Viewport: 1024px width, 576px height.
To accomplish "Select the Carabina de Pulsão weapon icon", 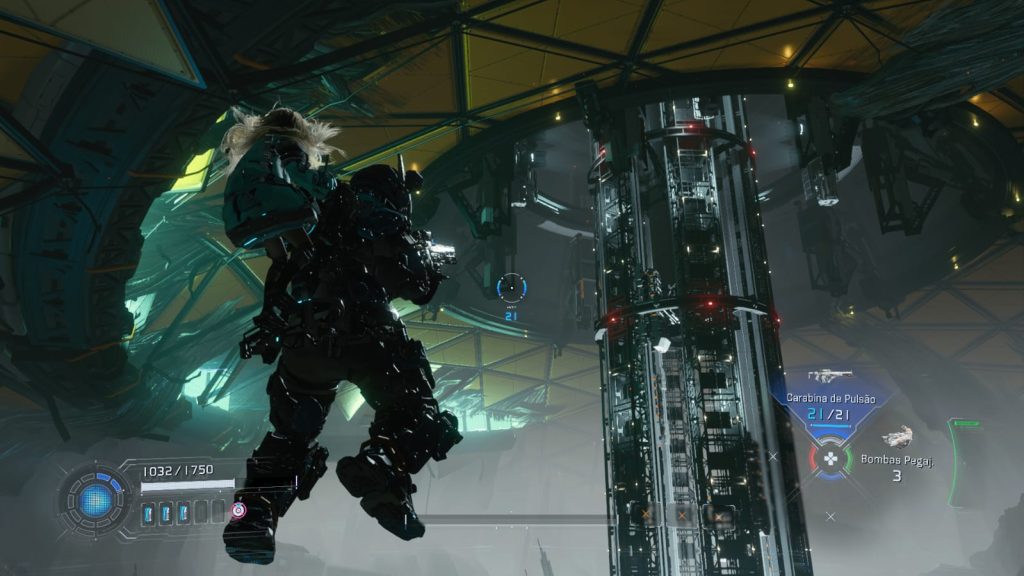I will pos(829,377).
